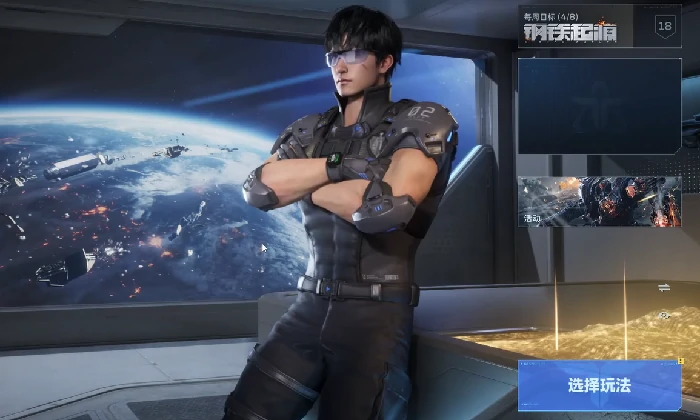Screen dimensions: 700x420
Task: Click the swap arrows icon
Action: coord(664,288)
